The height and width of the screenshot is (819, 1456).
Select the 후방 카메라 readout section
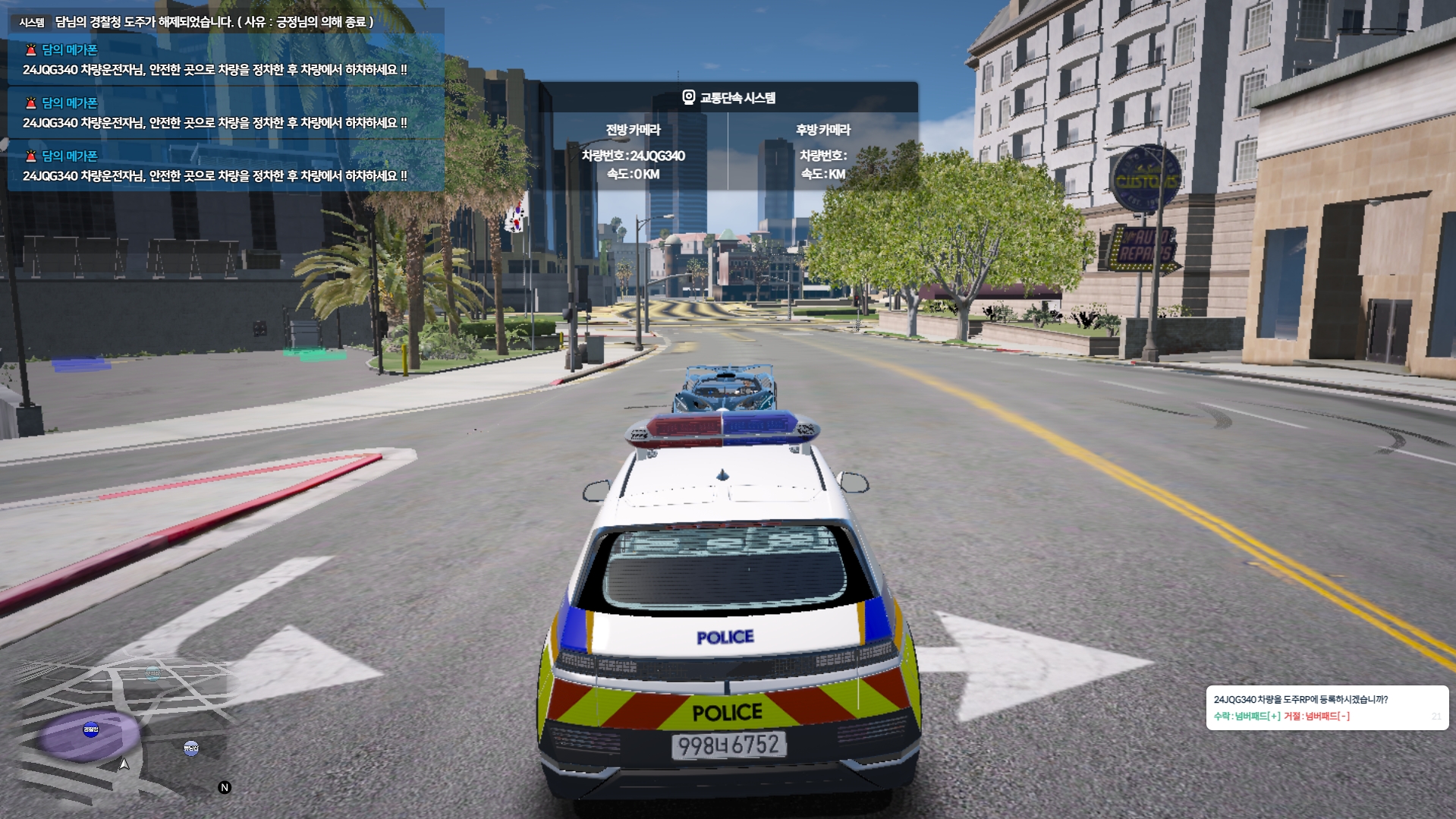823,153
